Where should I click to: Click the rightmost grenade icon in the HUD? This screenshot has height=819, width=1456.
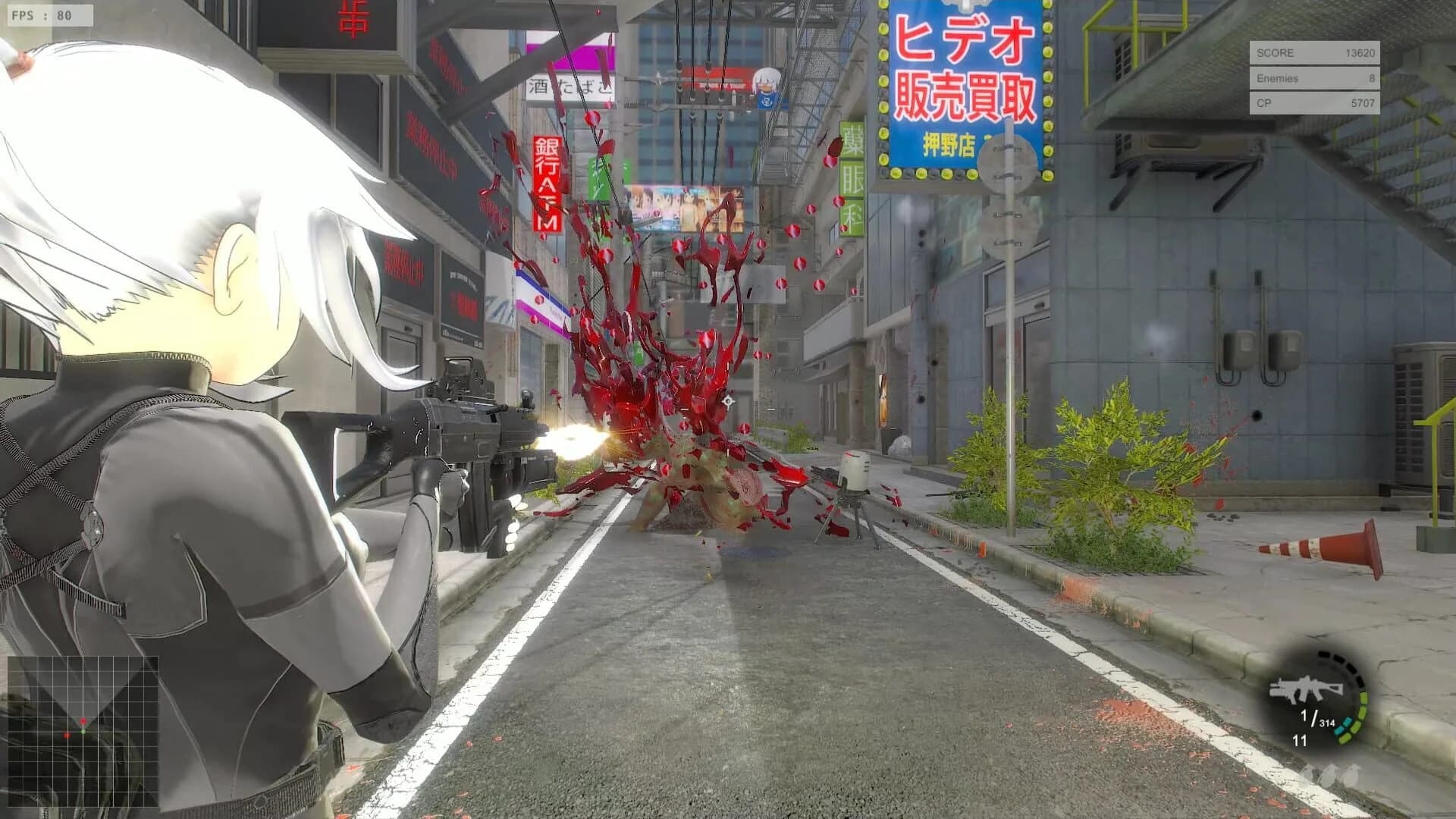1352,773
